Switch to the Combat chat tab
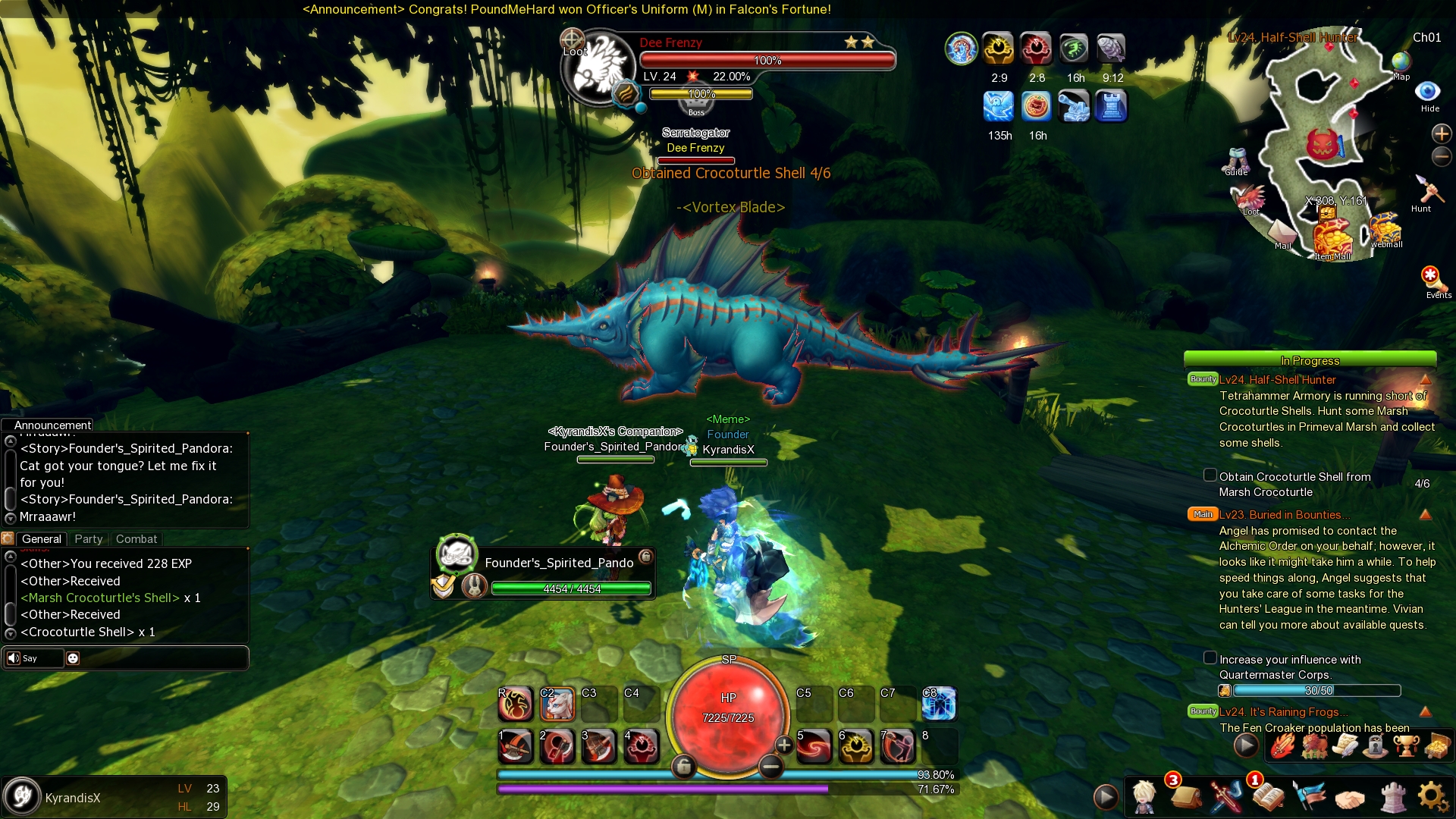The height and width of the screenshot is (819, 1456). click(136, 539)
